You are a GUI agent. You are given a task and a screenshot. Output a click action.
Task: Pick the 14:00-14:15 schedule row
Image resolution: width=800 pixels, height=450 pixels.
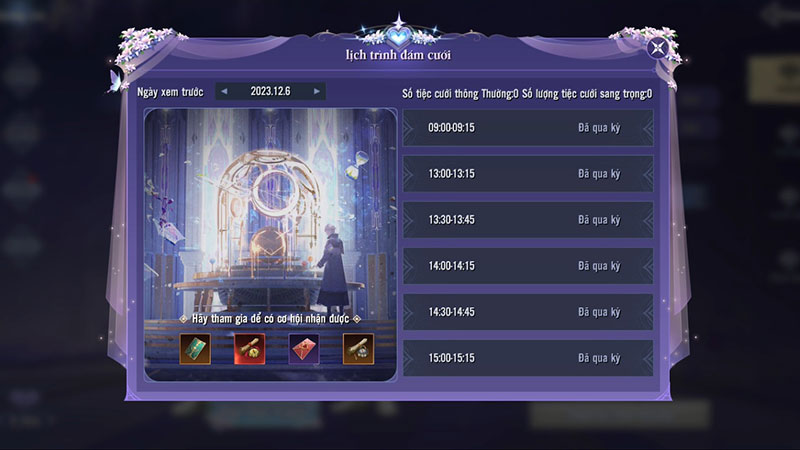point(527,266)
